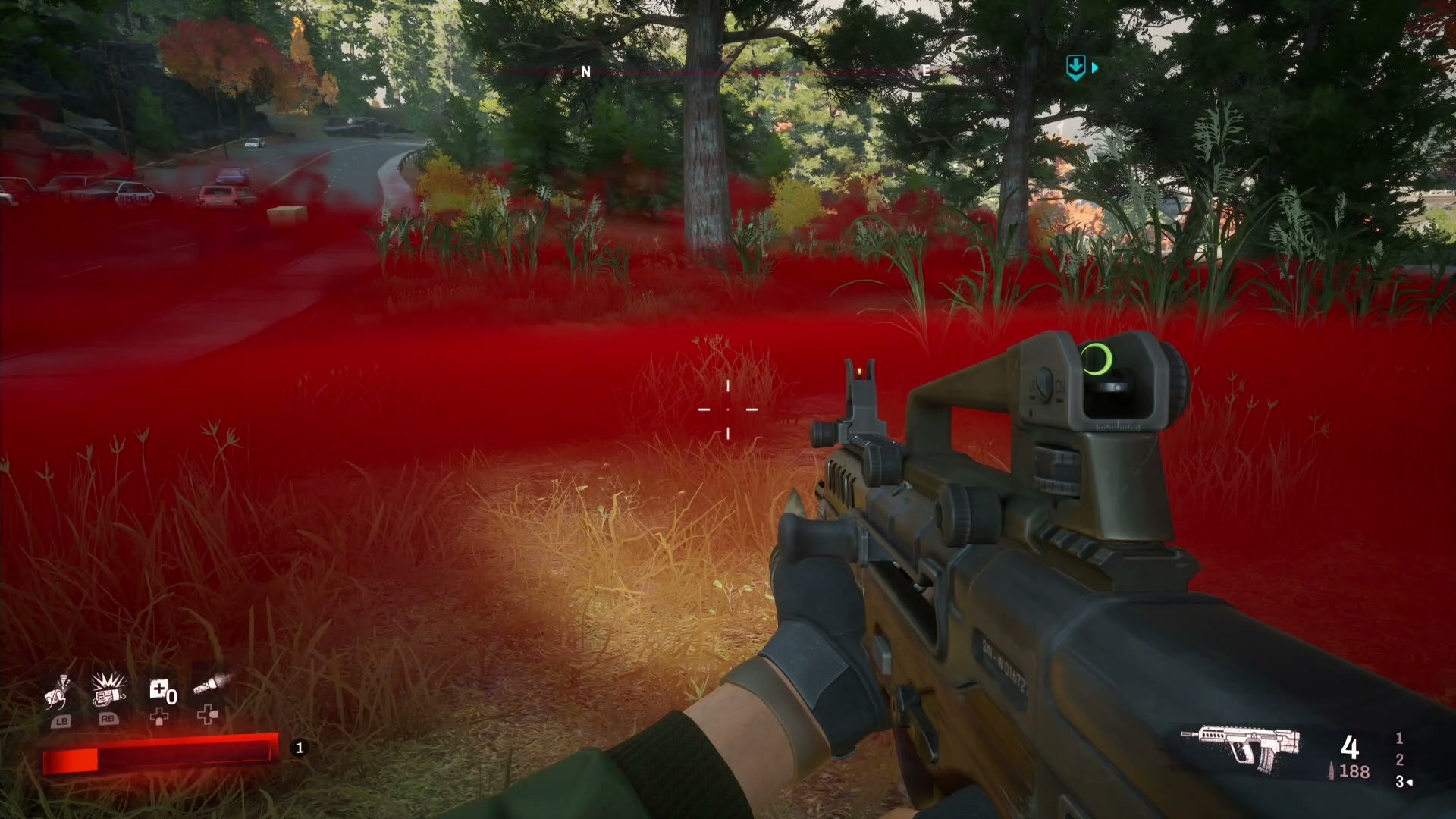1456x819 pixels.
Task: Select the cyan objective marker arrow
Action: tap(1075, 67)
